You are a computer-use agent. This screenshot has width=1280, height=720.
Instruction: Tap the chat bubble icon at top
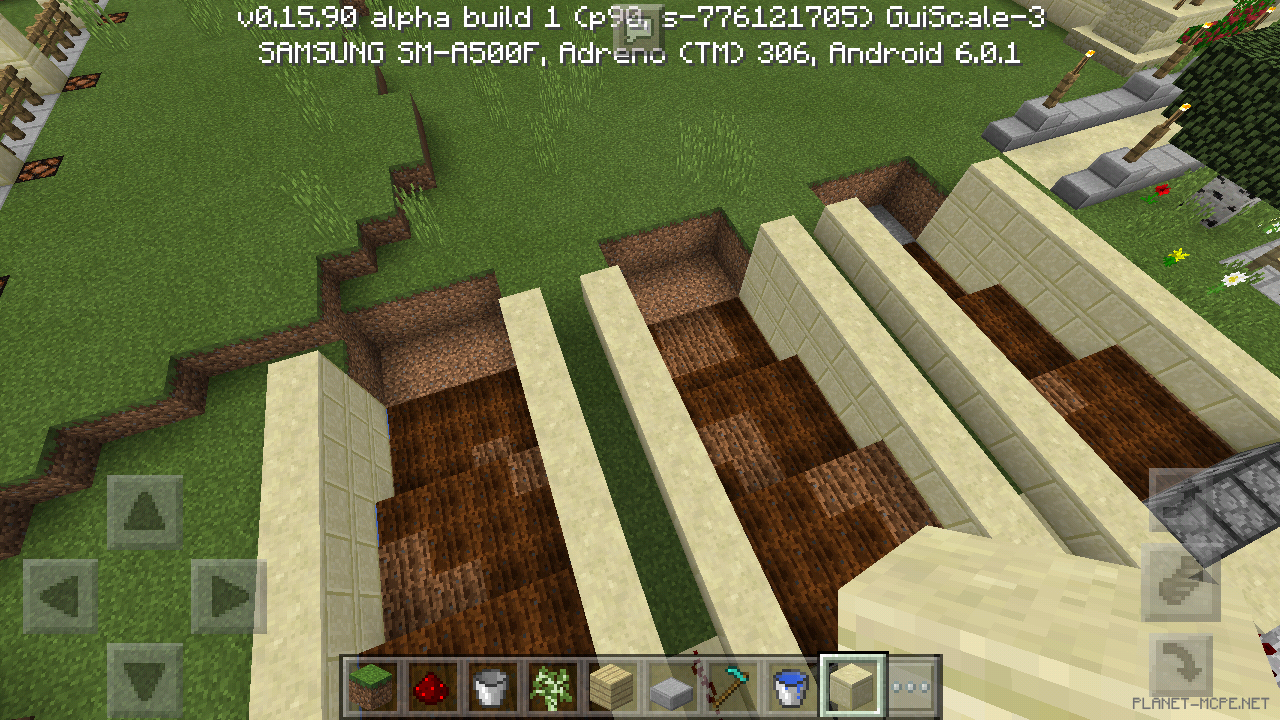638,25
